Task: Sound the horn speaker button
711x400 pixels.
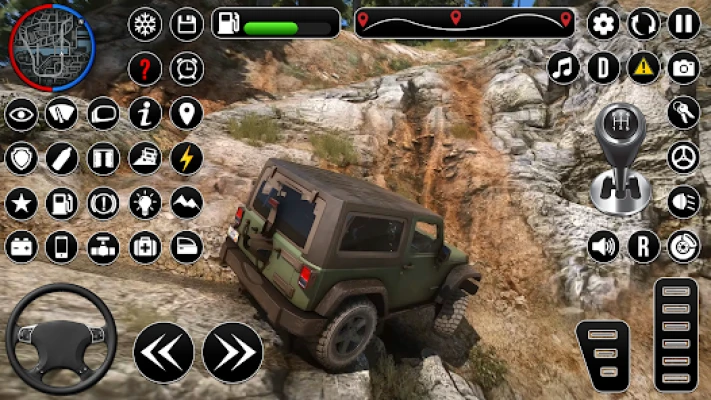Action: pos(603,246)
